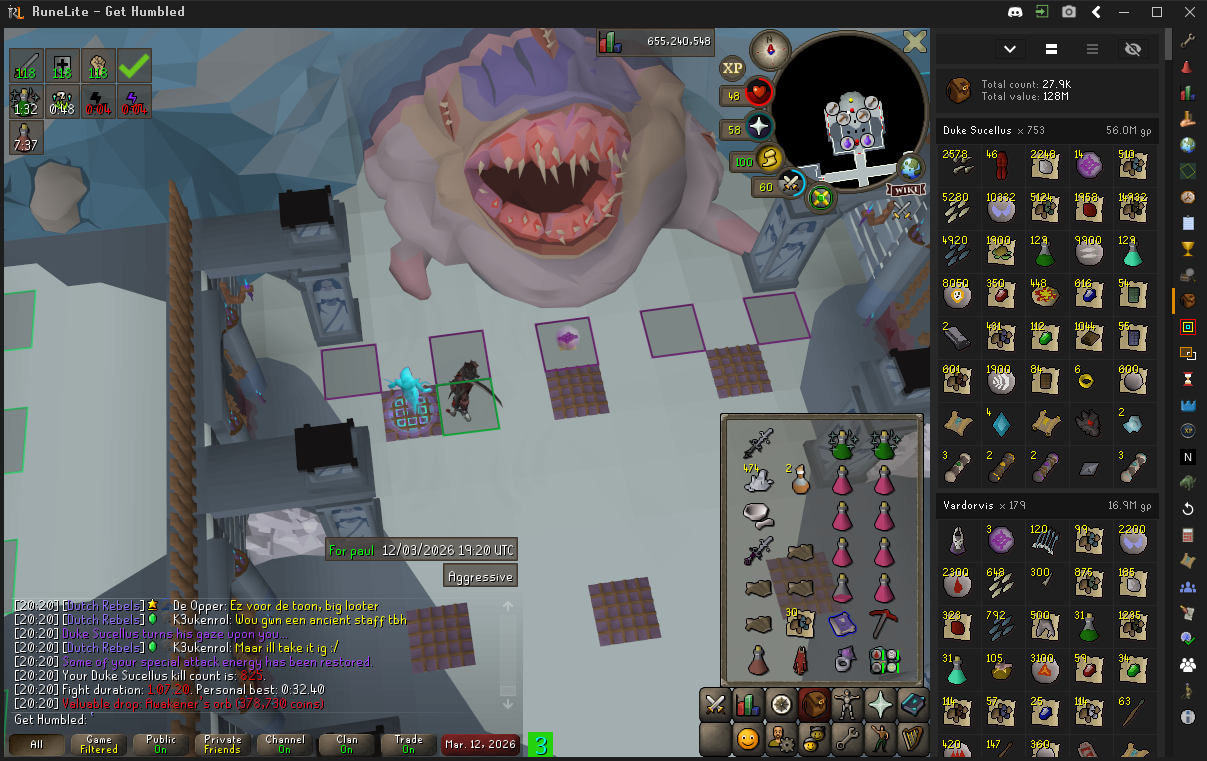Open the Combat Options tab
Viewport: 1207px width, 761px height.
pyautogui.click(x=715, y=704)
